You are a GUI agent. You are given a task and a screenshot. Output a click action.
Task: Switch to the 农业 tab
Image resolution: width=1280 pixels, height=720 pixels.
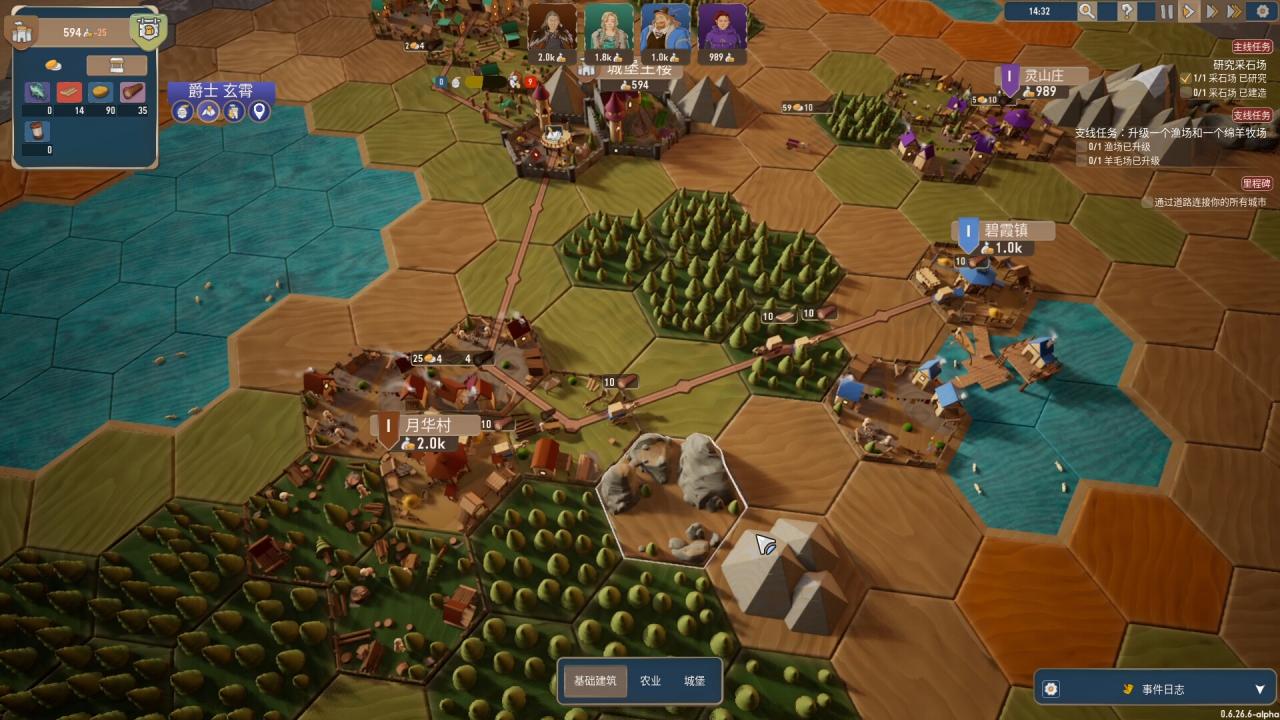pyautogui.click(x=651, y=679)
